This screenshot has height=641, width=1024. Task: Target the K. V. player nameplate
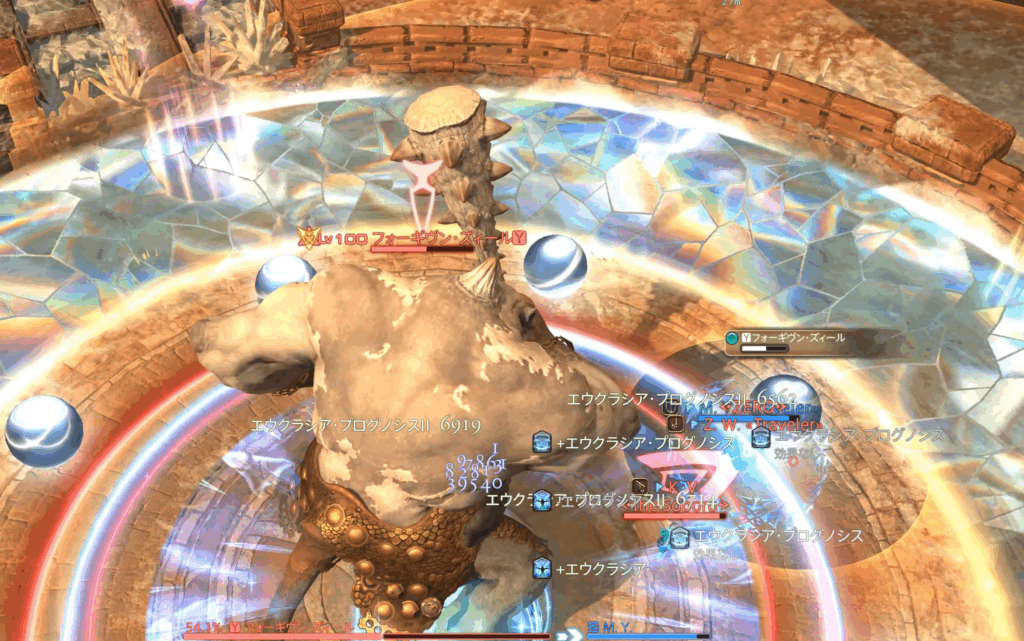point(680,487)
